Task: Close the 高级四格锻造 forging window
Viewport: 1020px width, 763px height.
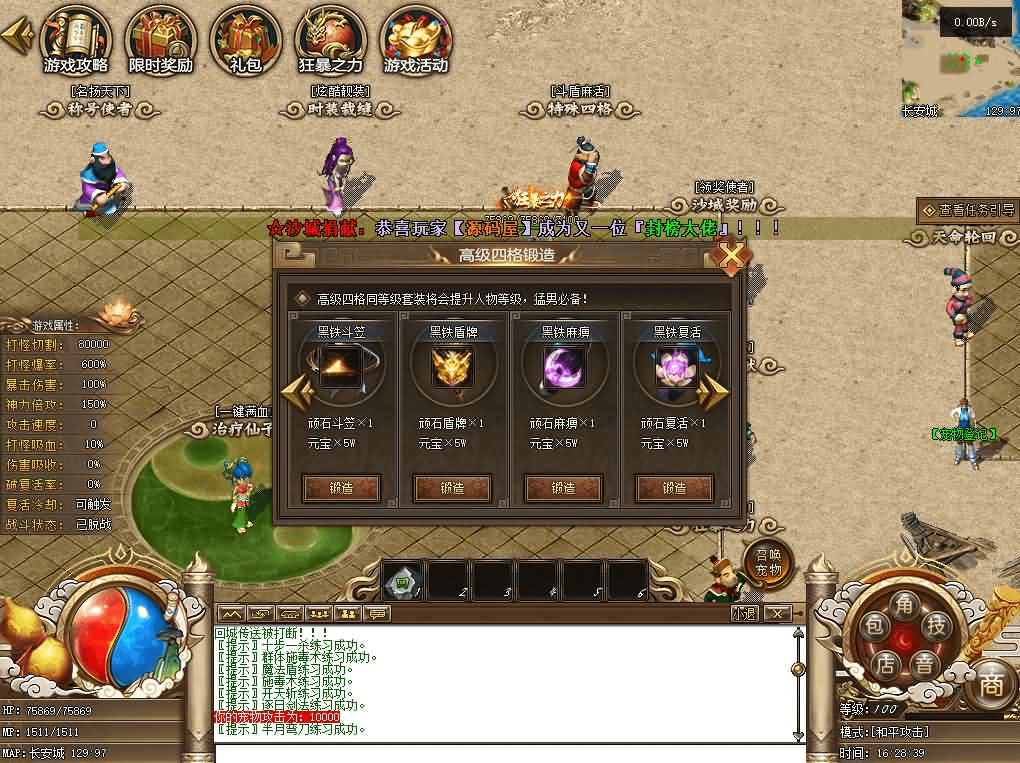Action: (x=732, y=258)
